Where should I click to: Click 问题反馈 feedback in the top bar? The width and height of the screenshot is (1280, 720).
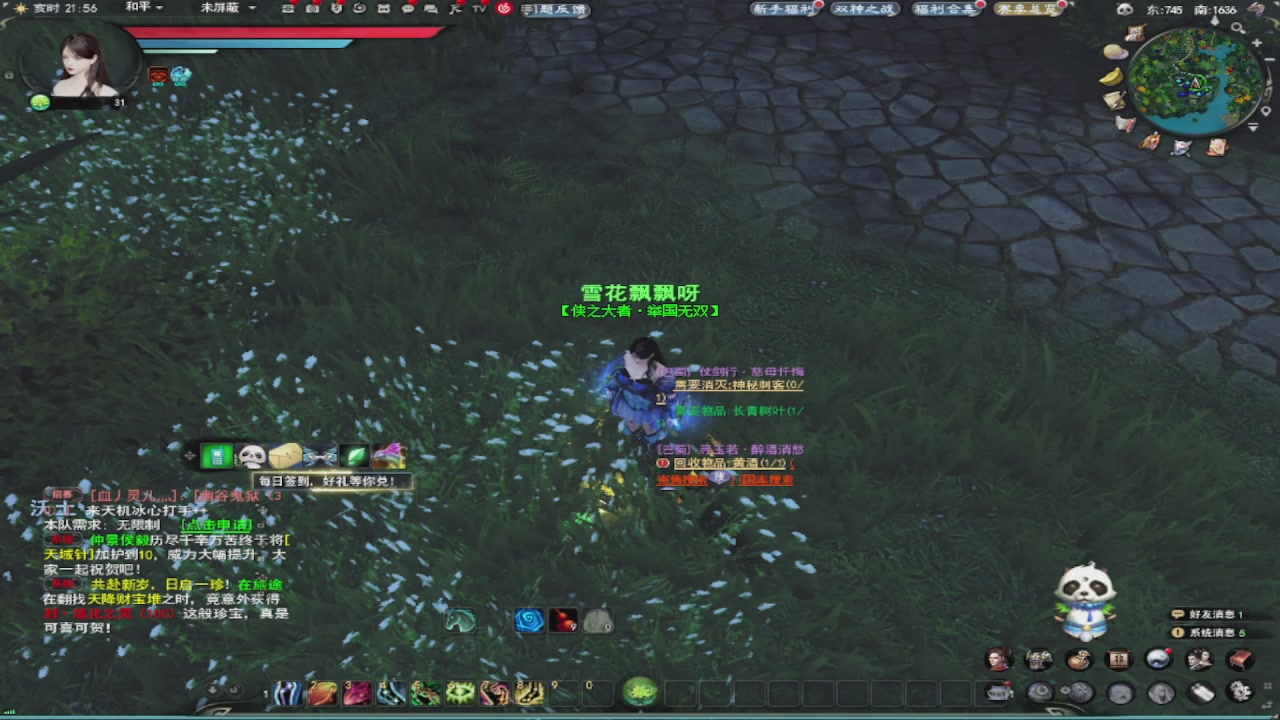[553, 9]
